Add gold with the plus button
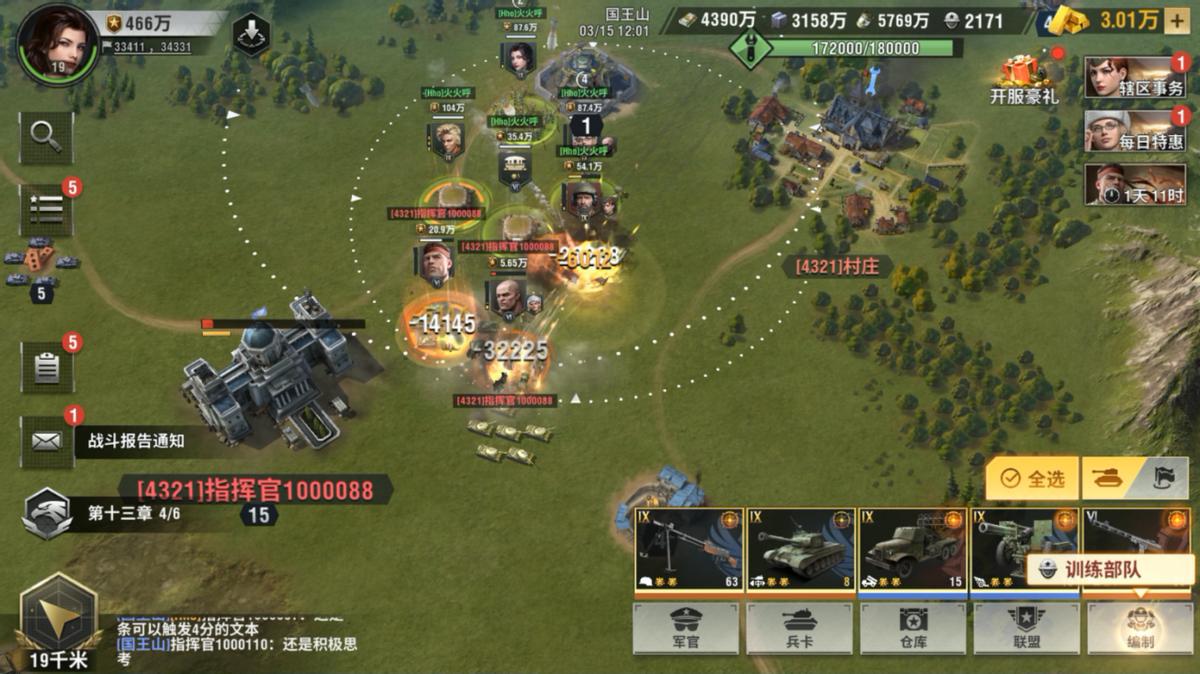1200x674 pixels. (x=1176, y=20)
